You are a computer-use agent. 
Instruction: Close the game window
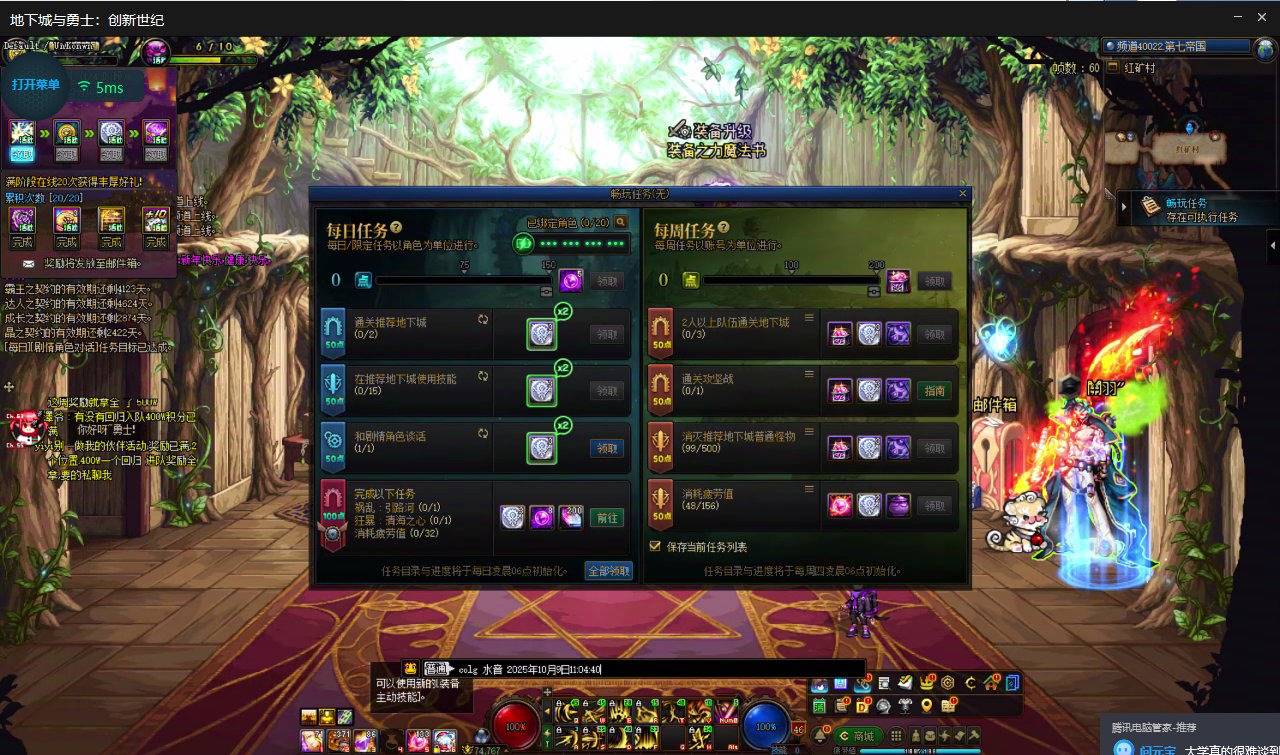1263,17
